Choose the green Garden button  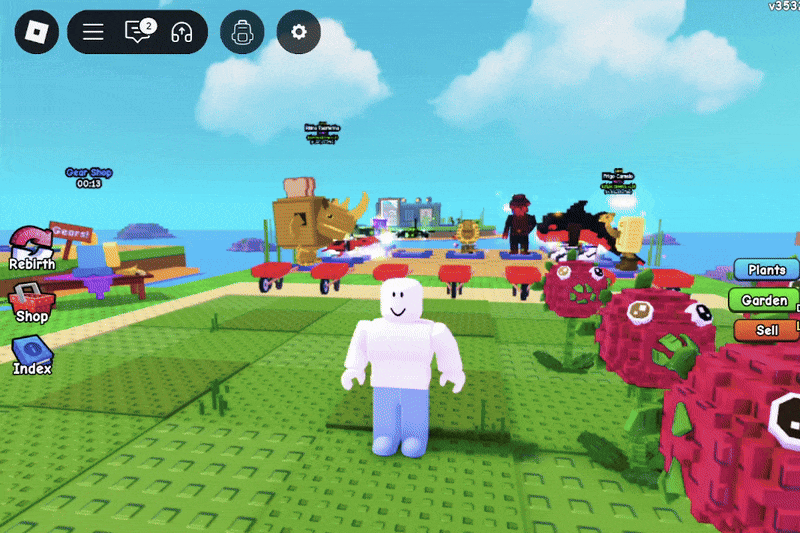(x=767, y=300)
